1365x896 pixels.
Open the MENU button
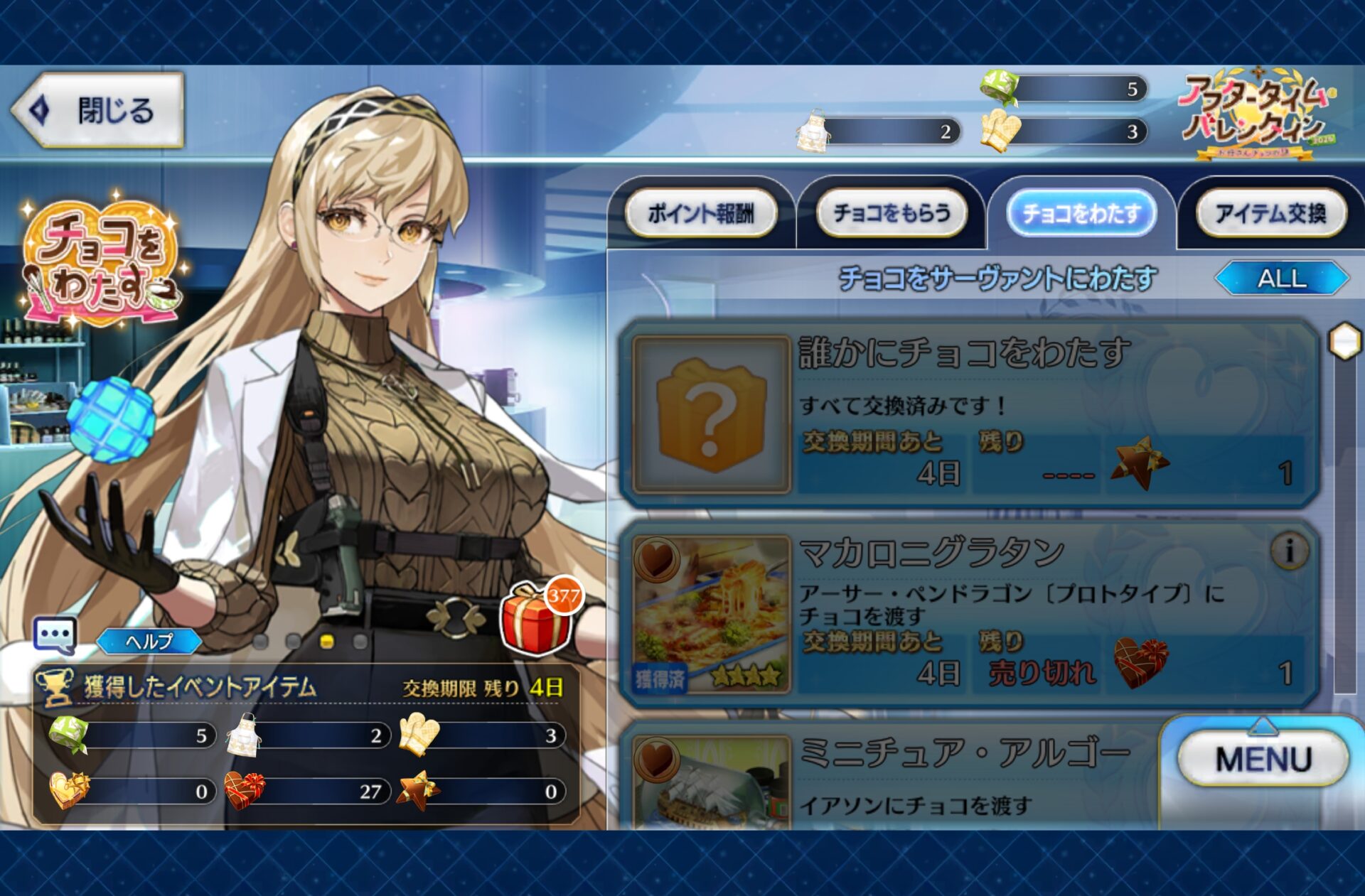(x=1263, y=759)
